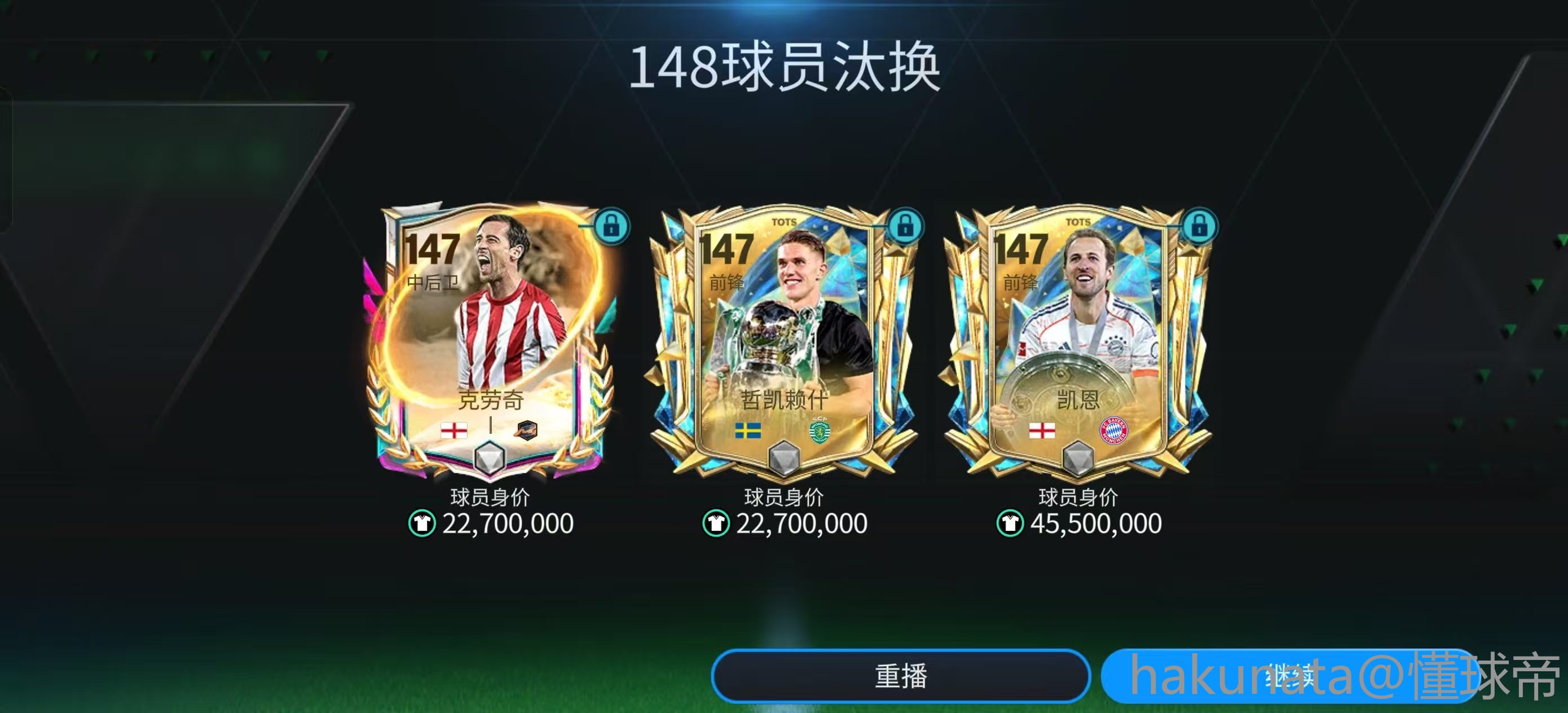Viewport: 1568px width, 713px height.
Task: Tap the lock icon on 克劳奇's card
Action: (x=611, y=227)
